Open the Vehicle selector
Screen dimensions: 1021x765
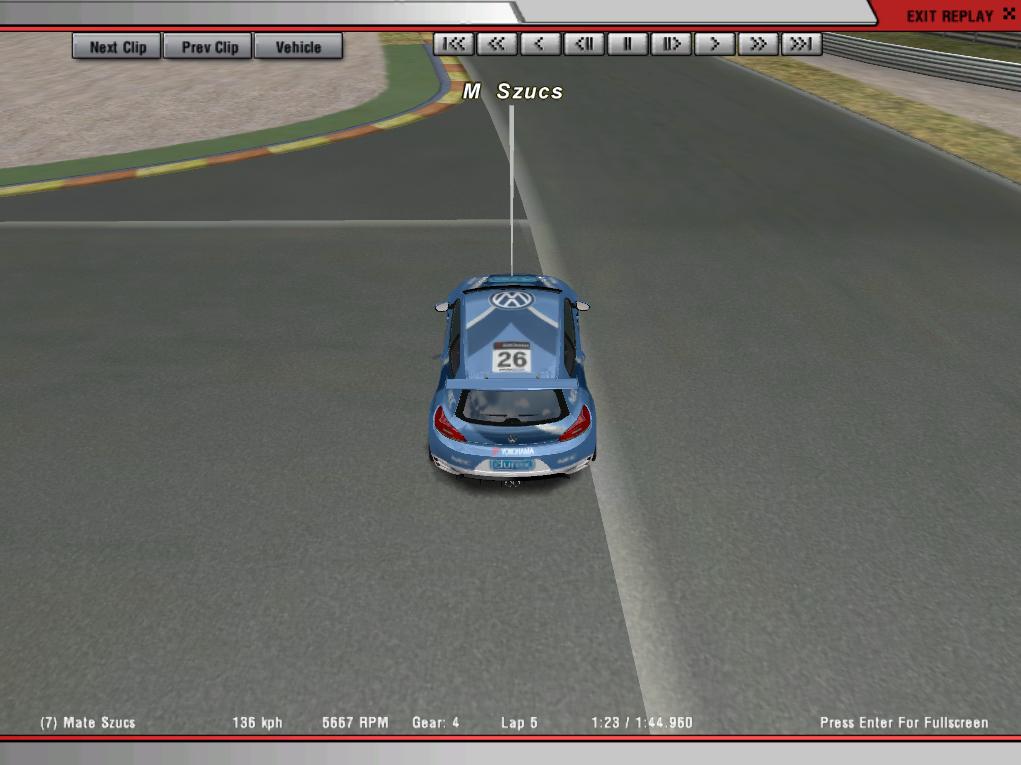tap(298, 47)
